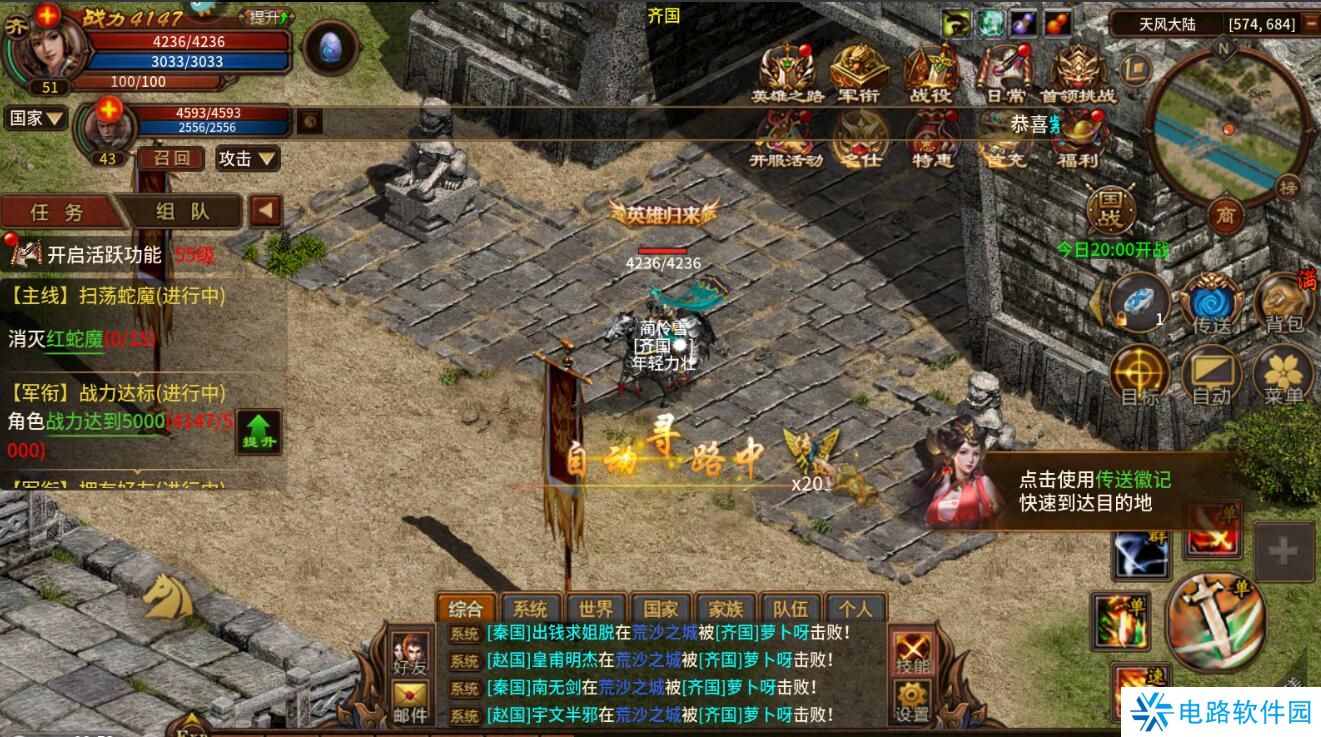Open the 攻击 pet mode dropdown
This screenshot has width=1321, height=737.
248,158
